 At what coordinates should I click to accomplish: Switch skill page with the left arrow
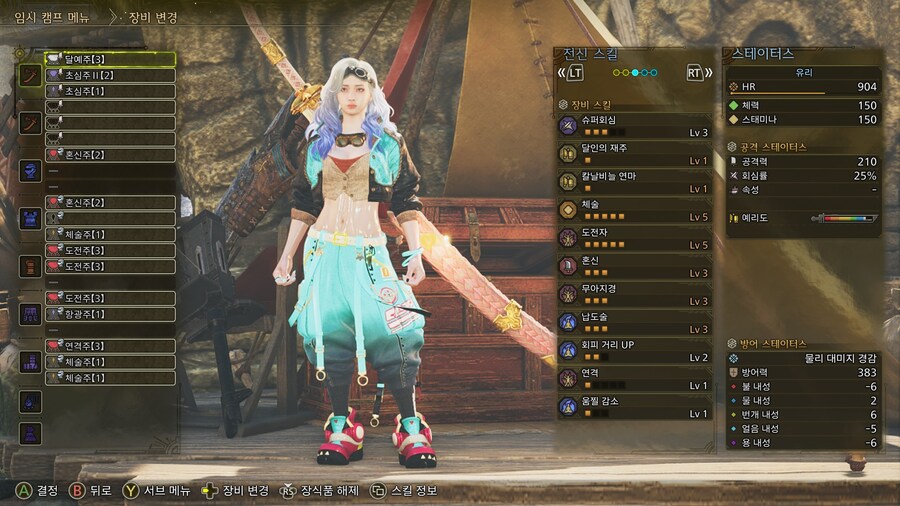click(x=571, y=73)
